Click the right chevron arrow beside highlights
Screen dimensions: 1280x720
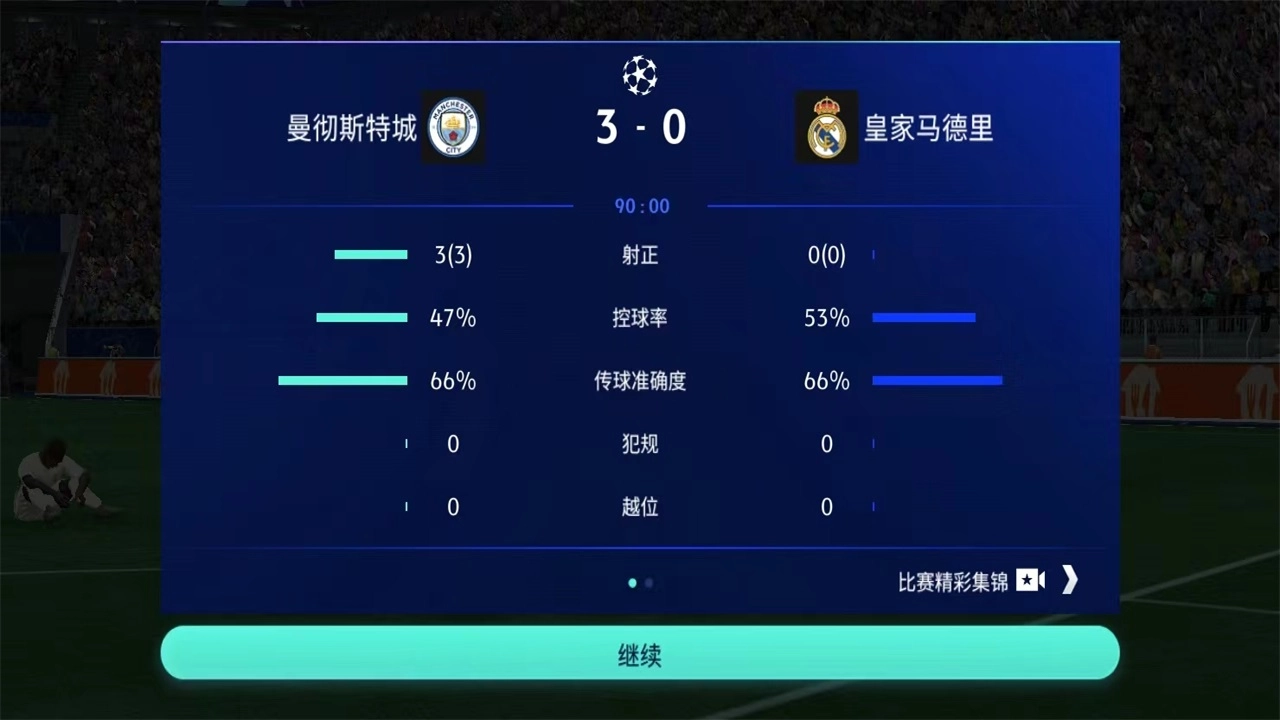1069,580
